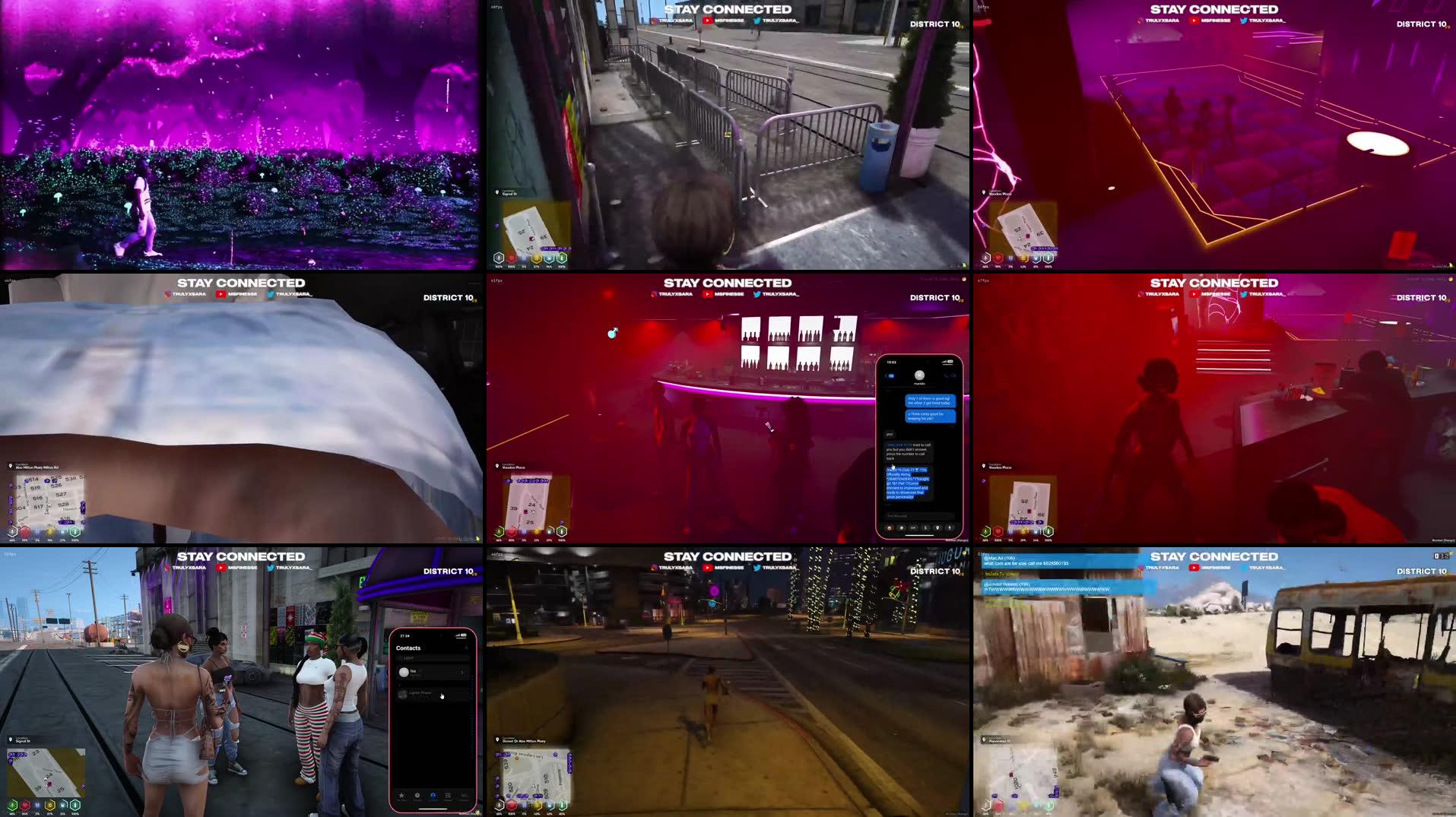The width and height of the screenshot is (1456, 817).
Task: Tap the highlighted Club 77 hiring message
Action: pyautogui.click(x=909, y=482)
